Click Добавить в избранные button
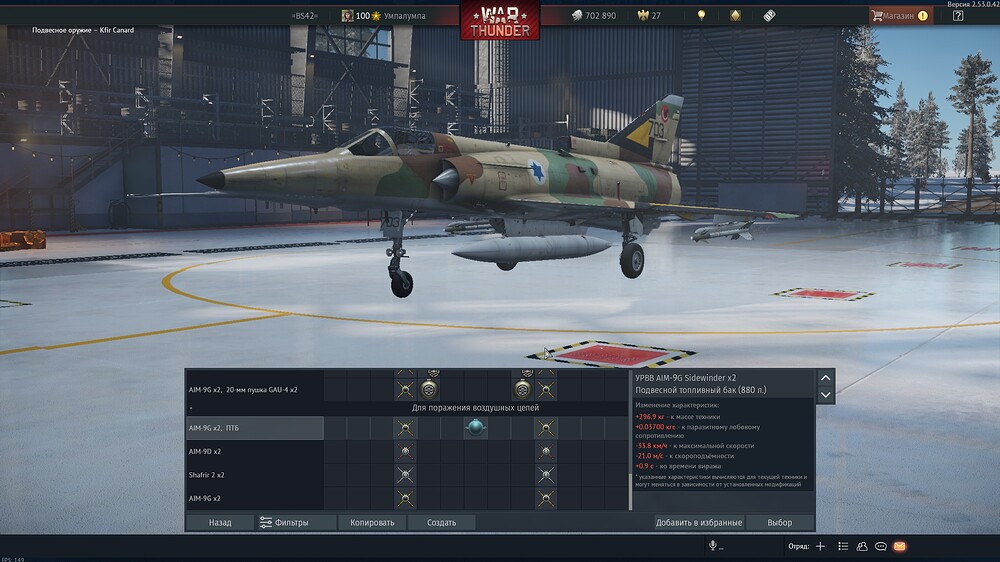 pos(698,522)
